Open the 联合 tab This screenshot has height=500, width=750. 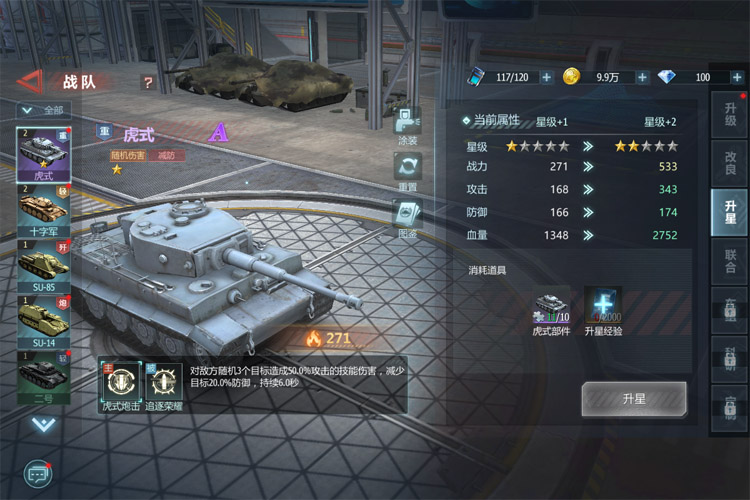coord(730,260)
